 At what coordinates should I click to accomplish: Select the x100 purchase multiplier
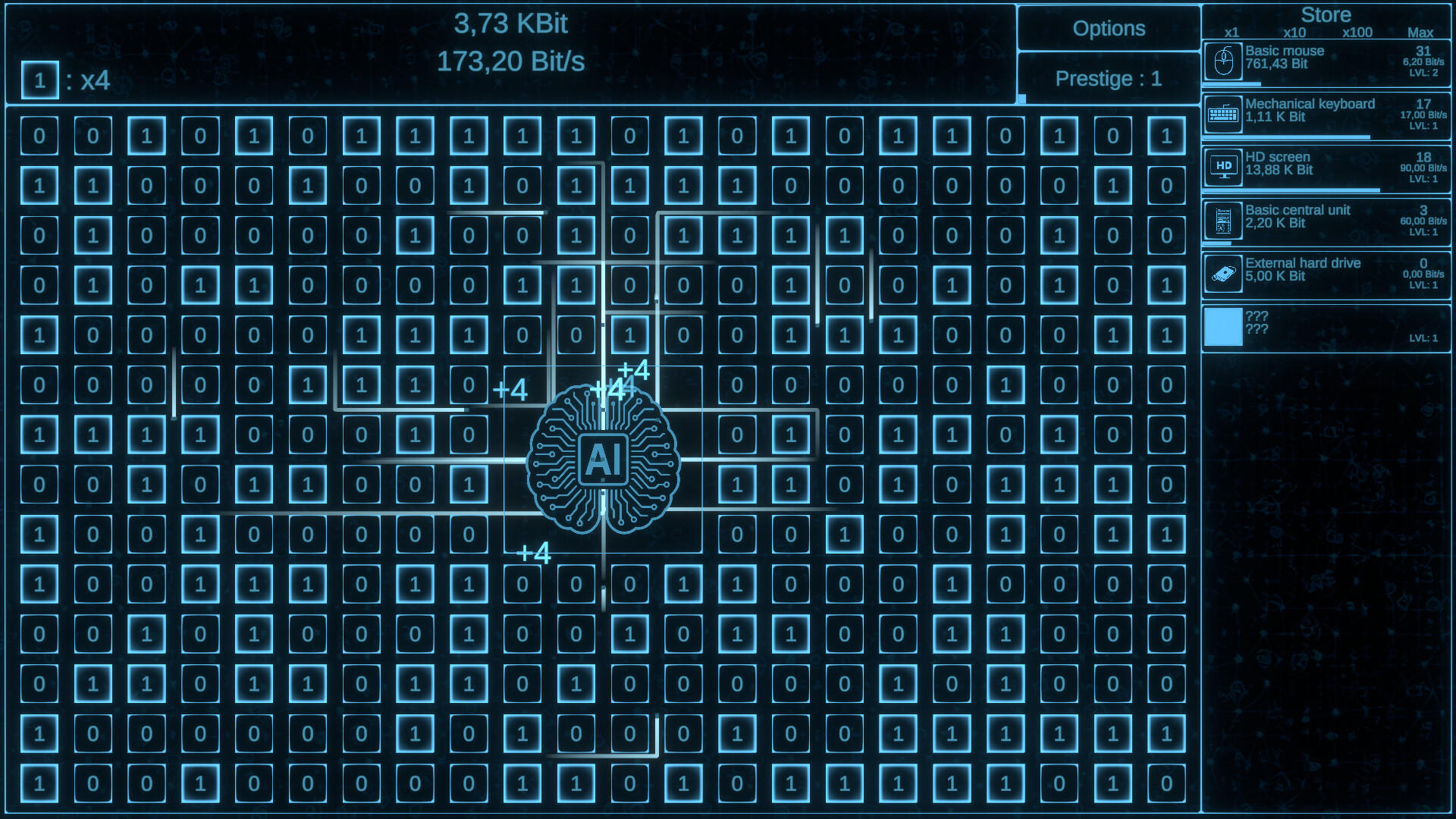pyautogui.click(x=1357, y=33)
